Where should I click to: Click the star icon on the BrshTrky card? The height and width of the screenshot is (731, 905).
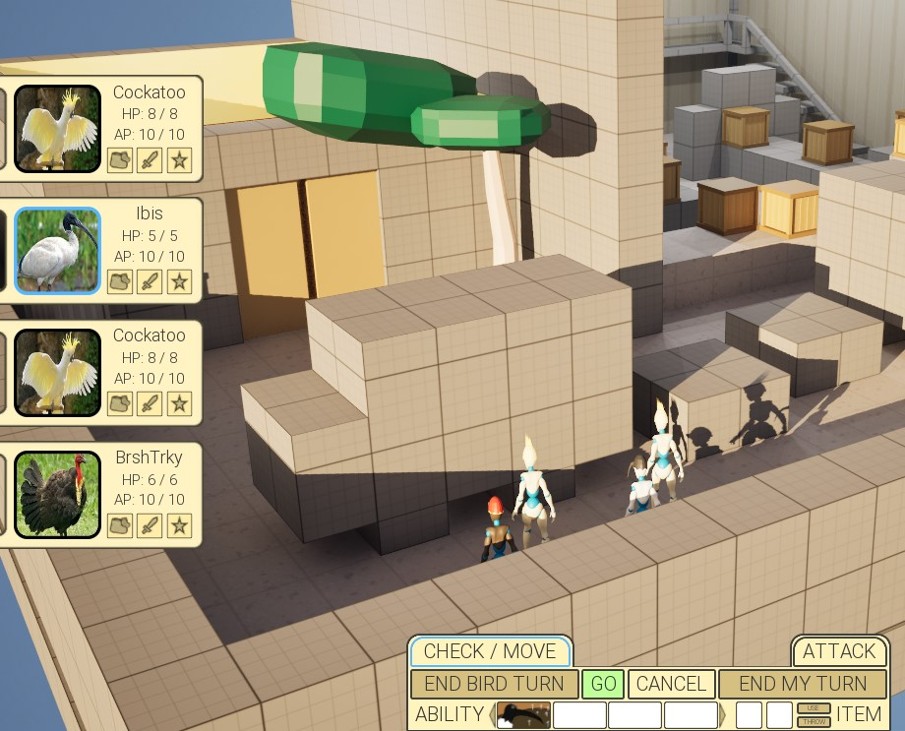(x=179, y=525)
